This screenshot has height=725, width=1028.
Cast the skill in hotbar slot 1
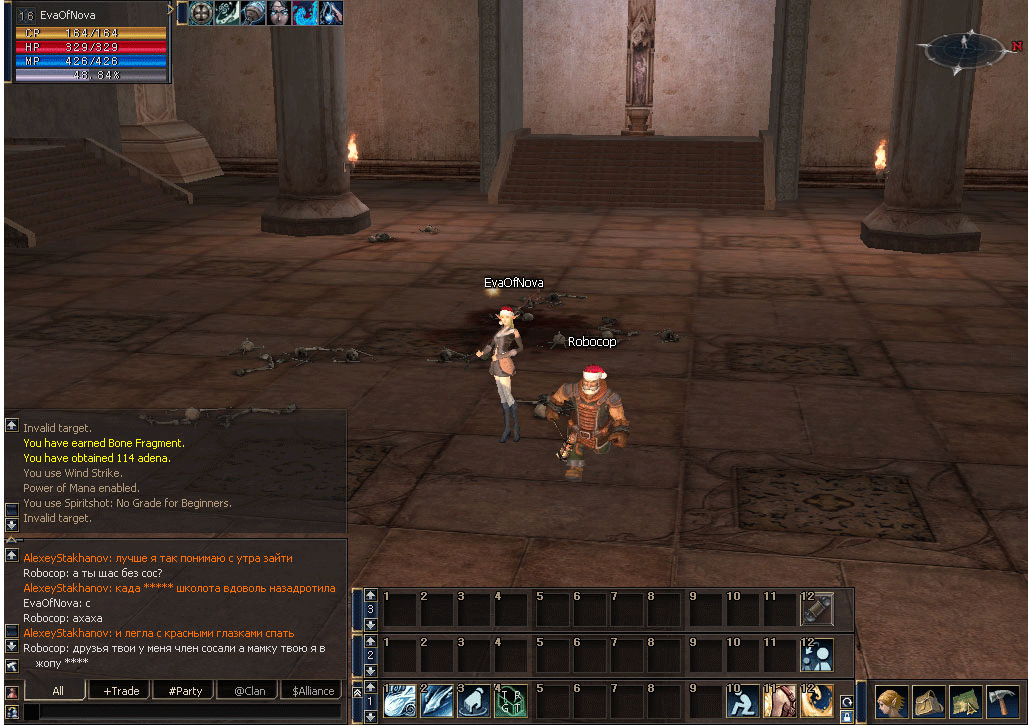click(x=399, y=700)
